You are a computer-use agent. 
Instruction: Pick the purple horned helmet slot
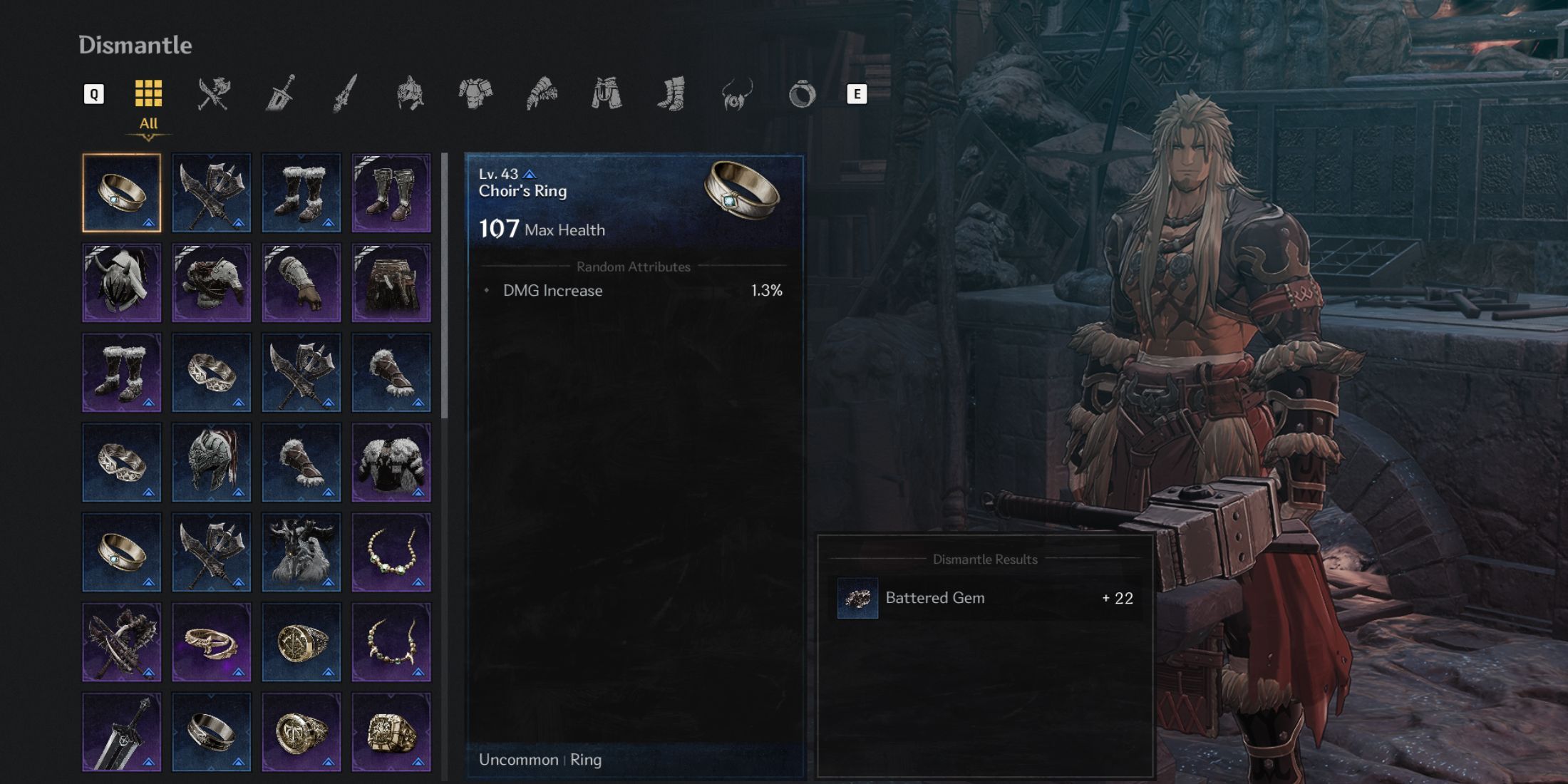point(122,283)
